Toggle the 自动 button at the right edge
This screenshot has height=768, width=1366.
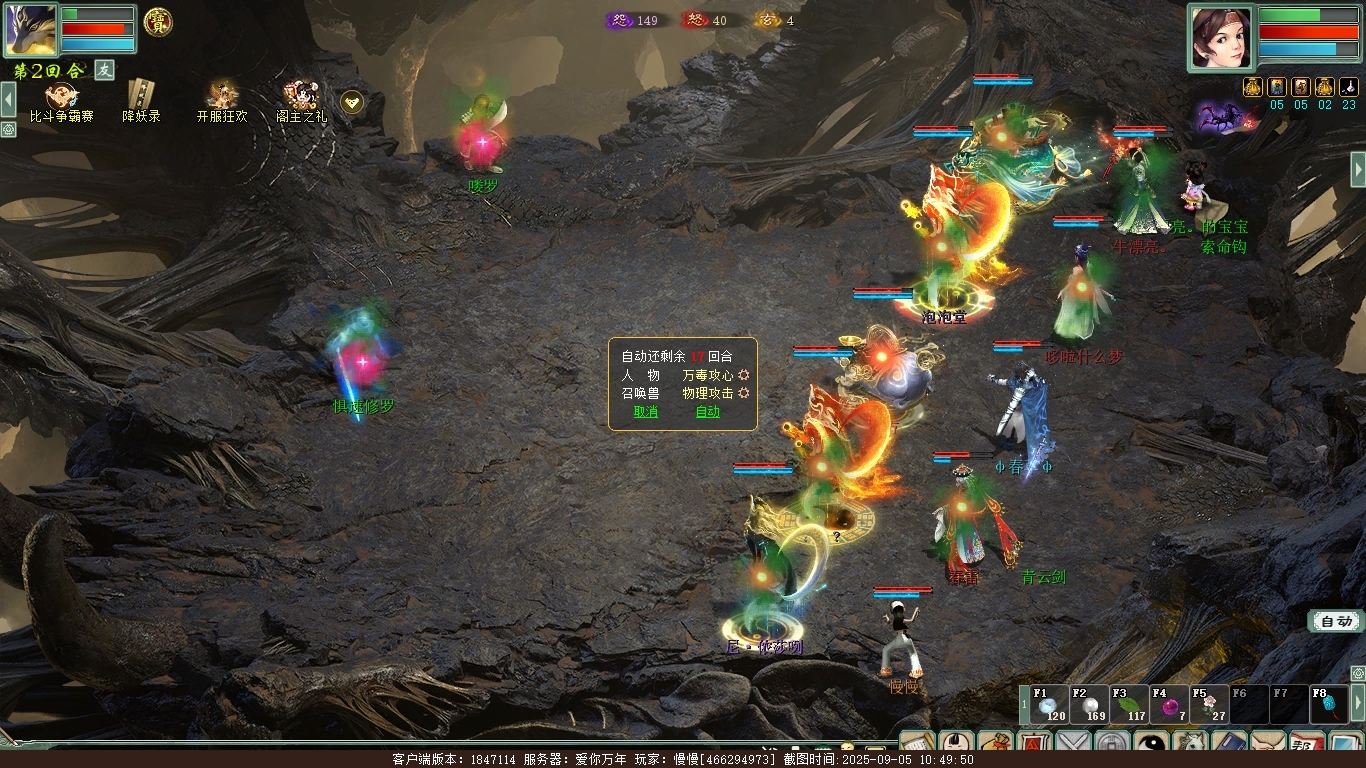tap(1336, 622)
